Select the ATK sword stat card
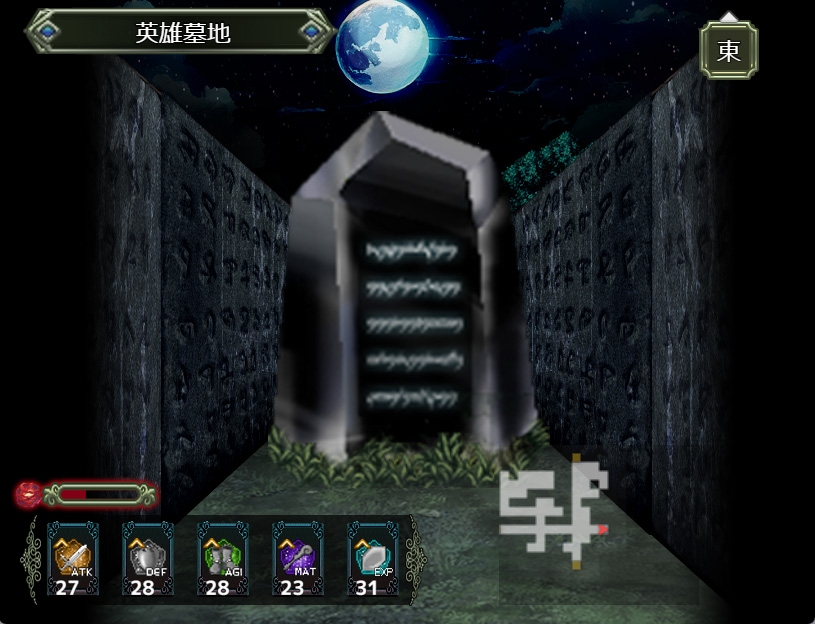Screen dimensions: 815x624 click(72, 558)
